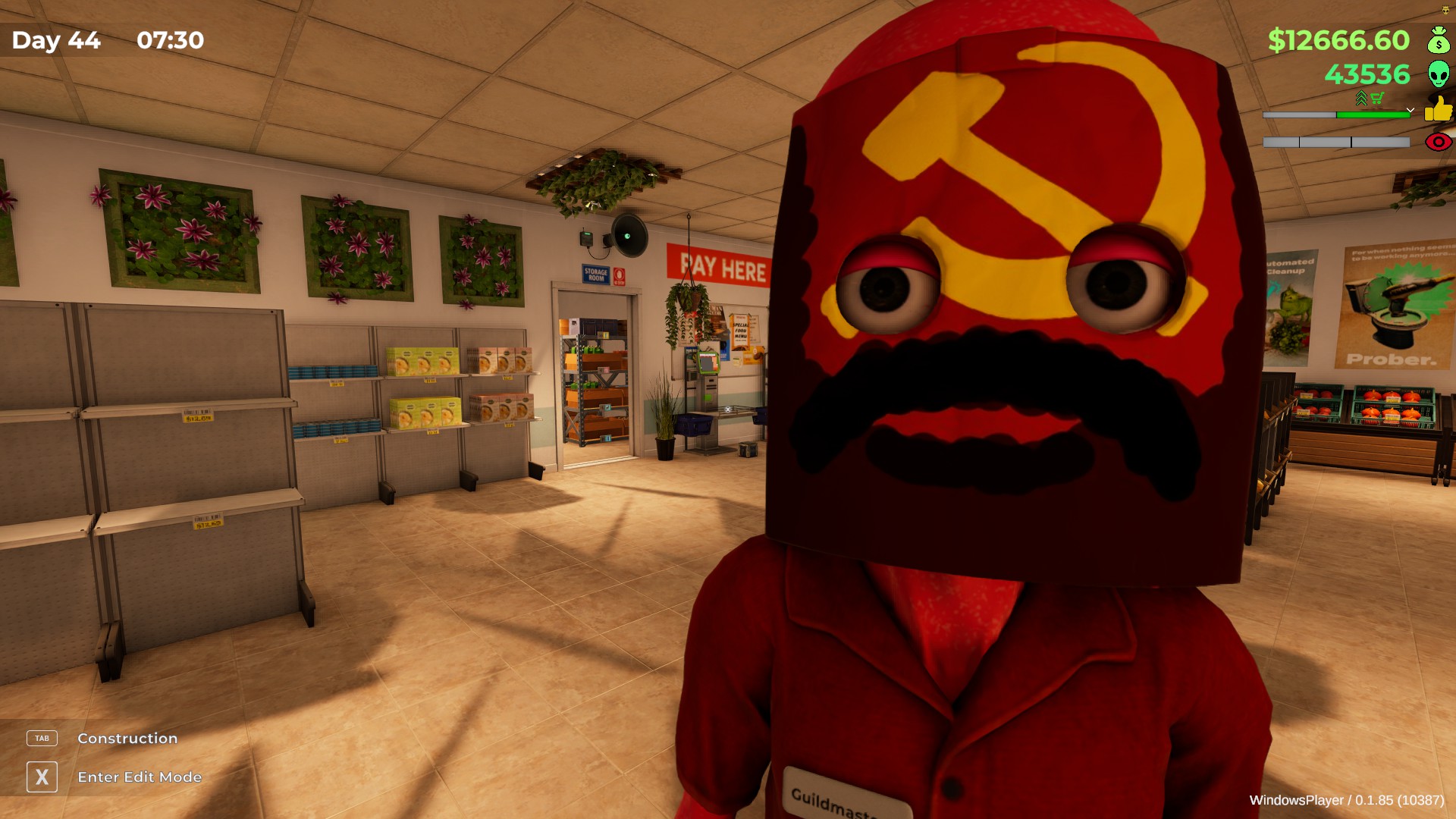This screenshot has height=819, width=1456.
Task: Click the double chevron rank-up icon
Action: (1361, 98)
